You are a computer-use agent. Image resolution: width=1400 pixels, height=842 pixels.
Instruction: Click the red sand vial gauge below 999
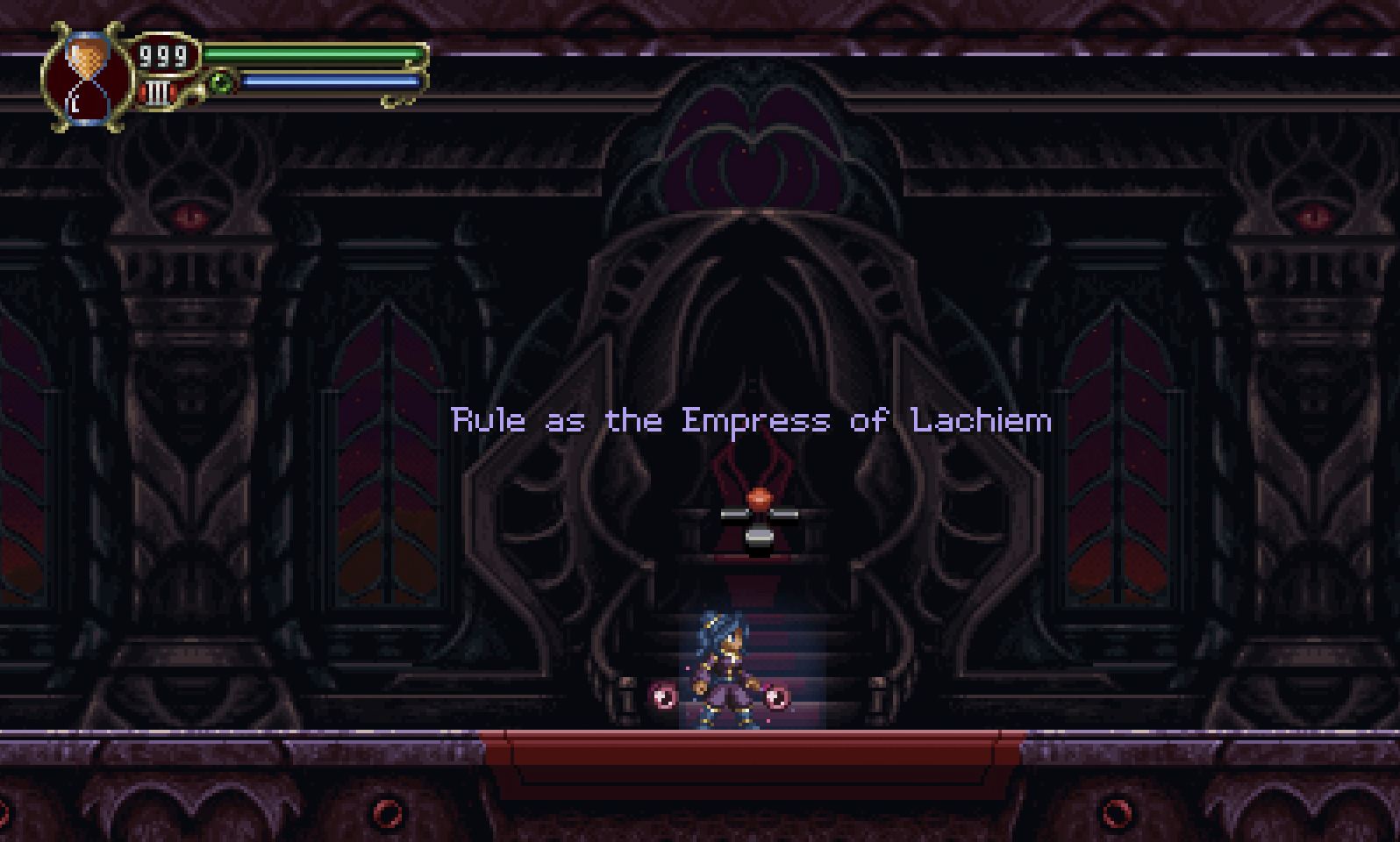click(x=160, y=94)
